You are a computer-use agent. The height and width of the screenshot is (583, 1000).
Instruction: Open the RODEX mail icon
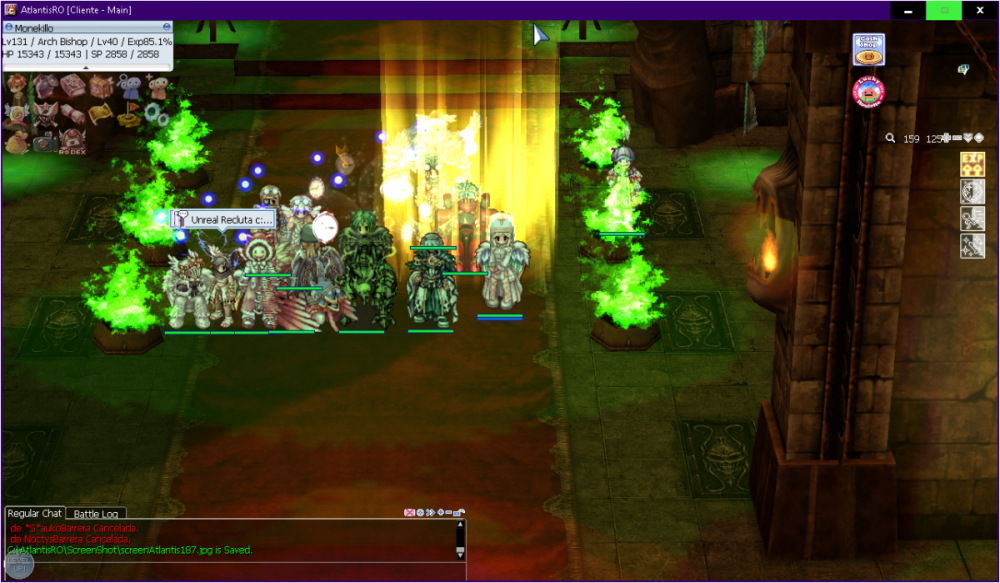(74, 143)
